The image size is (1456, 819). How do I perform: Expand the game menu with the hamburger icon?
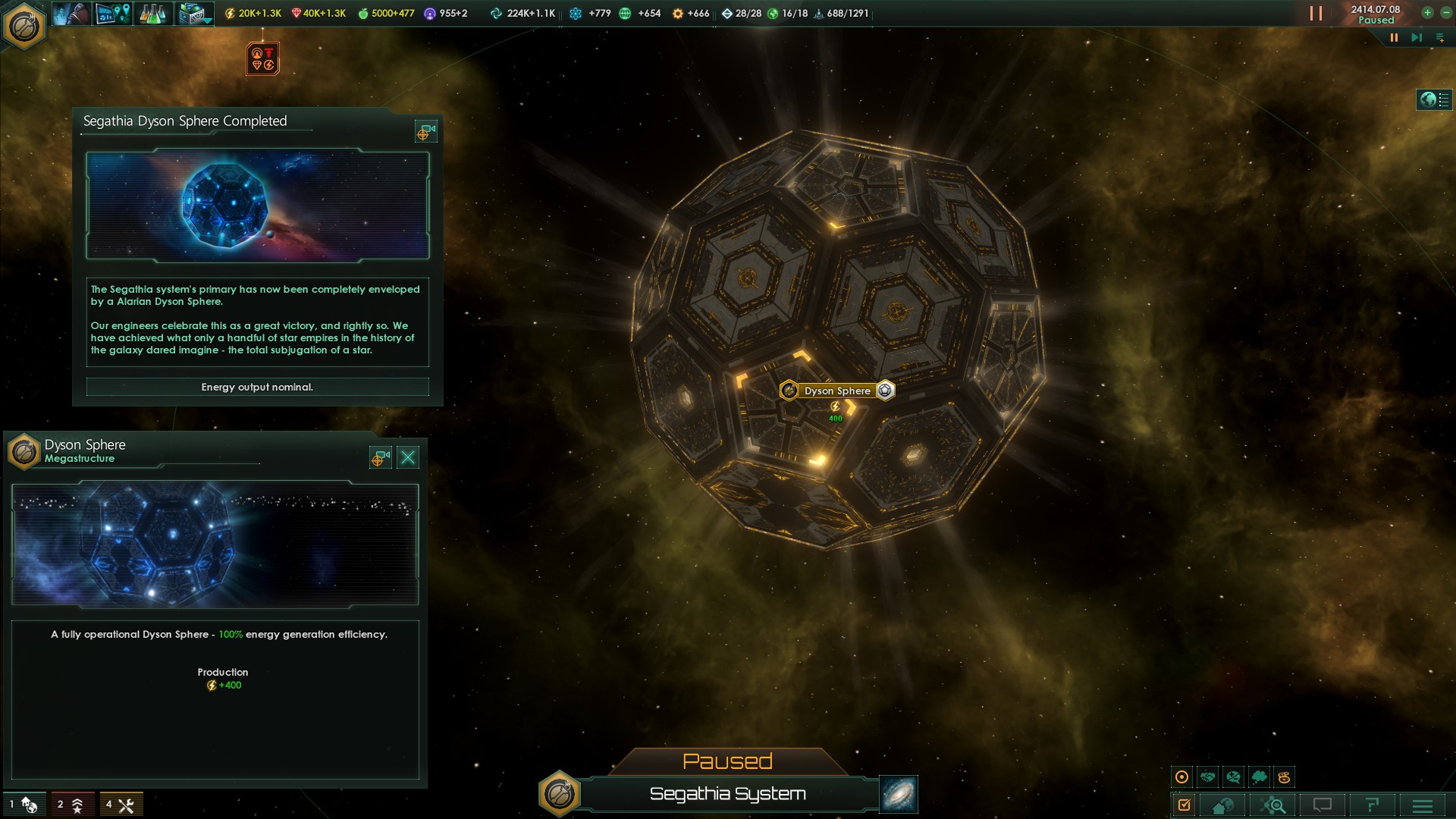(1423, 804)
